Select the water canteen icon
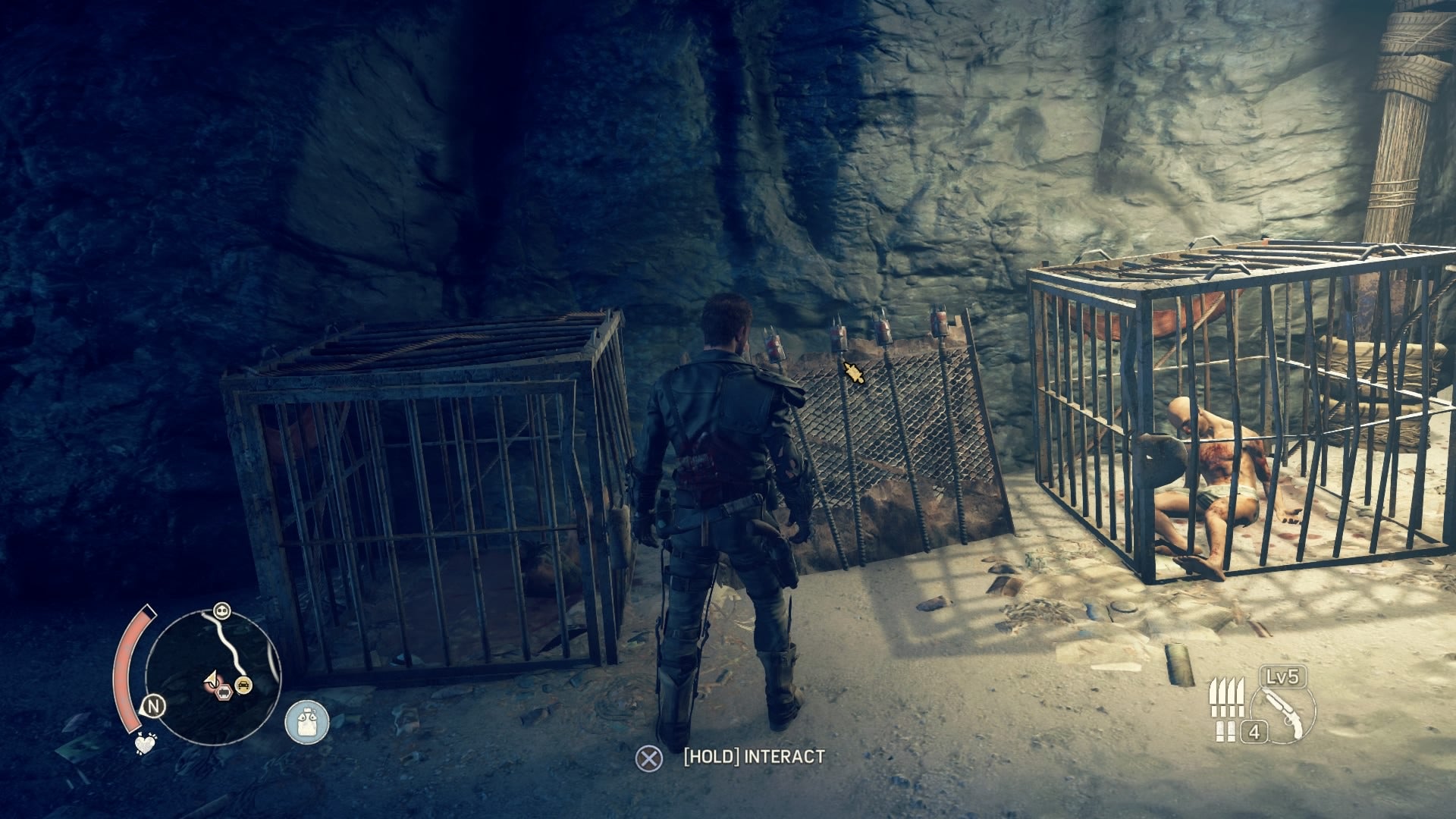Viewport: 1456px width, 819px height. (x=307, y=720)
